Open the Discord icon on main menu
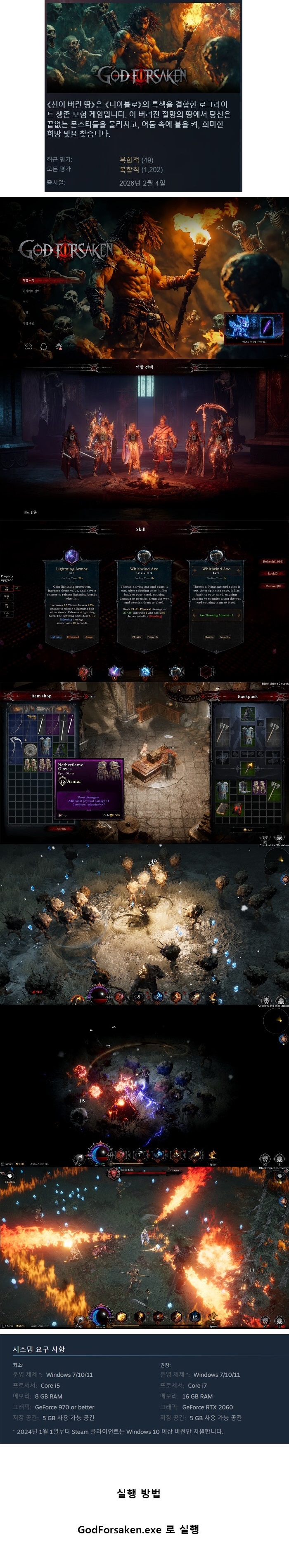Viewport: 289px width, 1568px height. tap(28, 346)
